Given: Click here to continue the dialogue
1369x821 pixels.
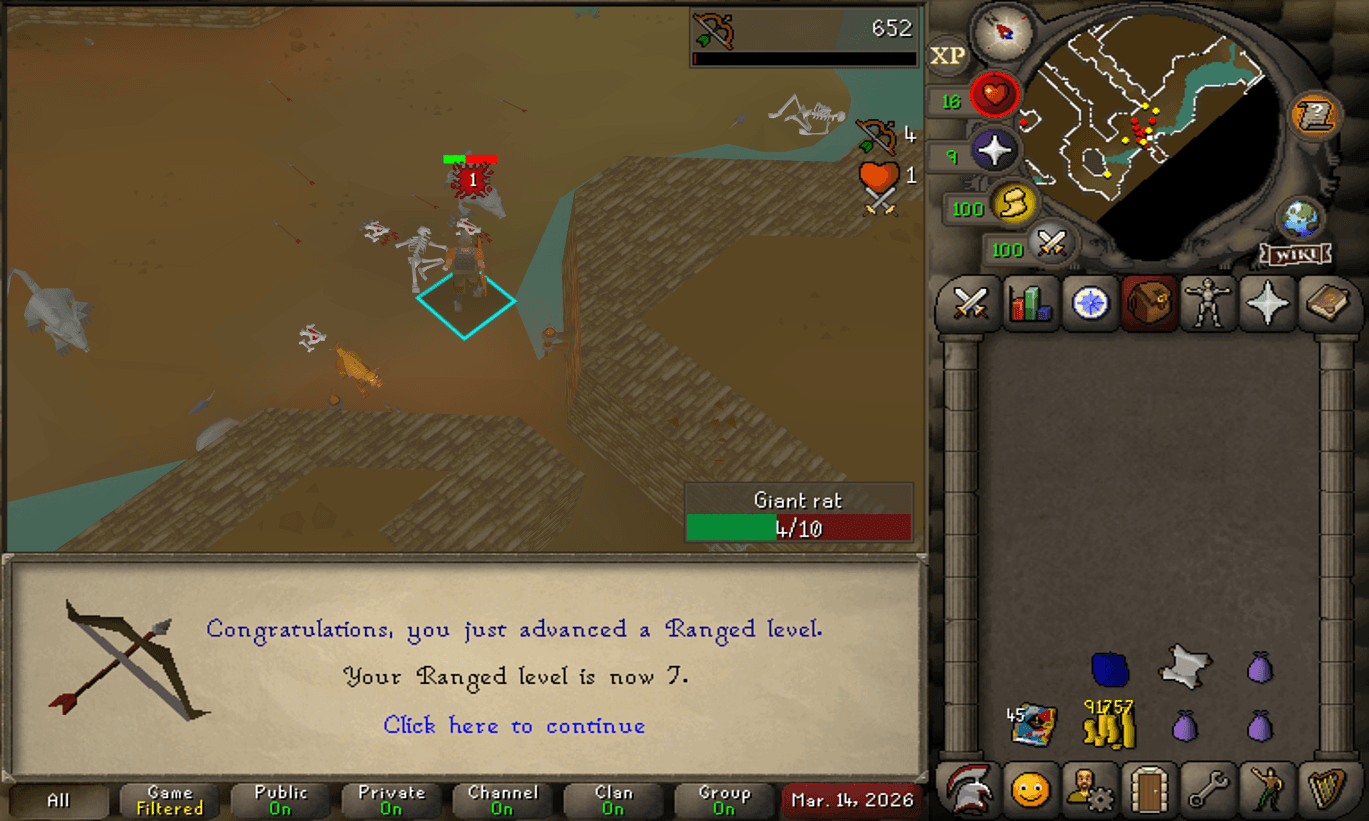Looking at the screenshot, I should pyautogui.click(x=514, y=726).
